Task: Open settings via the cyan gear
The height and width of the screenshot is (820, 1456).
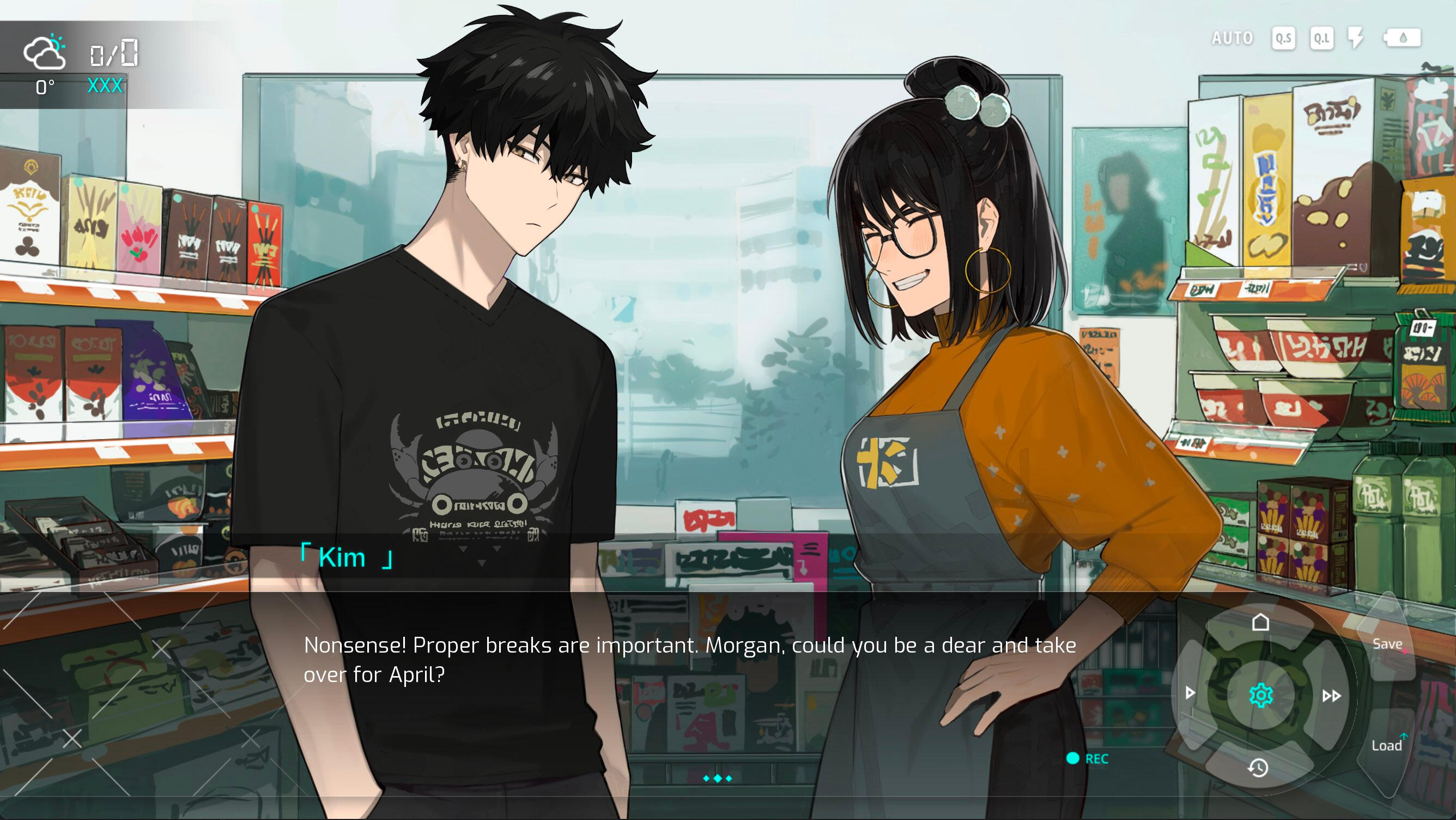Action: click(x=1260, y=695)
